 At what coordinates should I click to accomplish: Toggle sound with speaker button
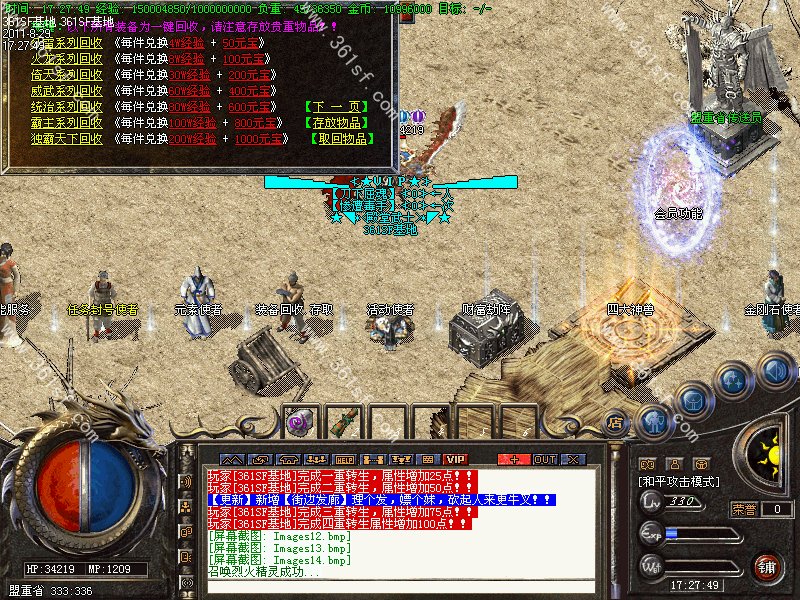click(x=775, y=371)
